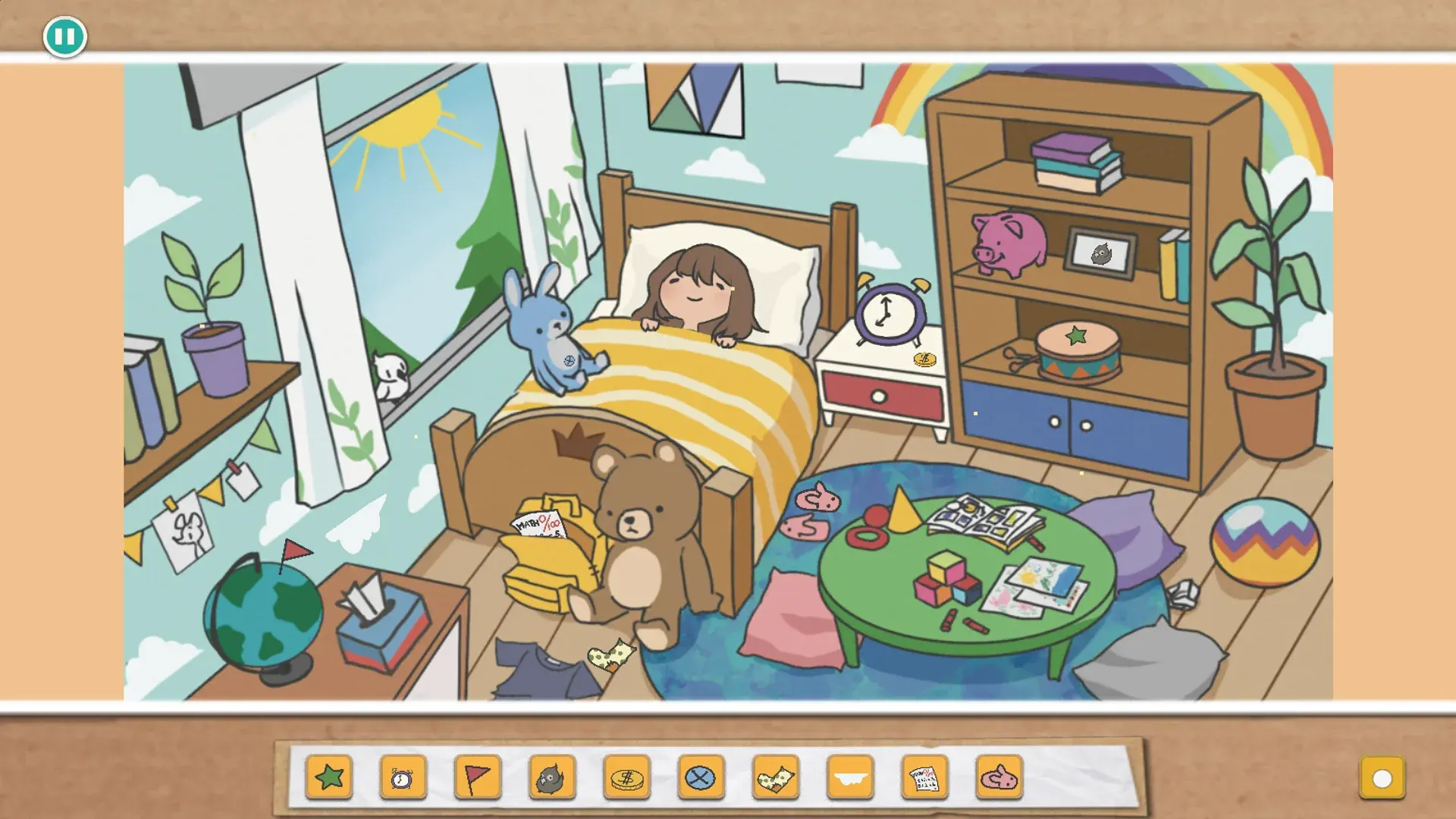The height and width of the screenshot is (819, 1456).
Task: Pause the game with the top-left pause button
Action: coord(65,36)
